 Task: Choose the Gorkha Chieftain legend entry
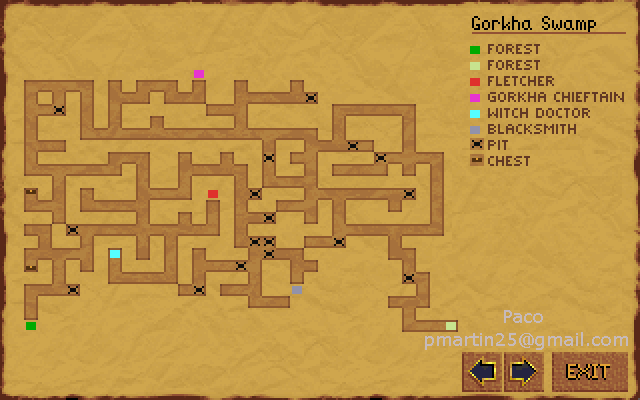point(555,97)
